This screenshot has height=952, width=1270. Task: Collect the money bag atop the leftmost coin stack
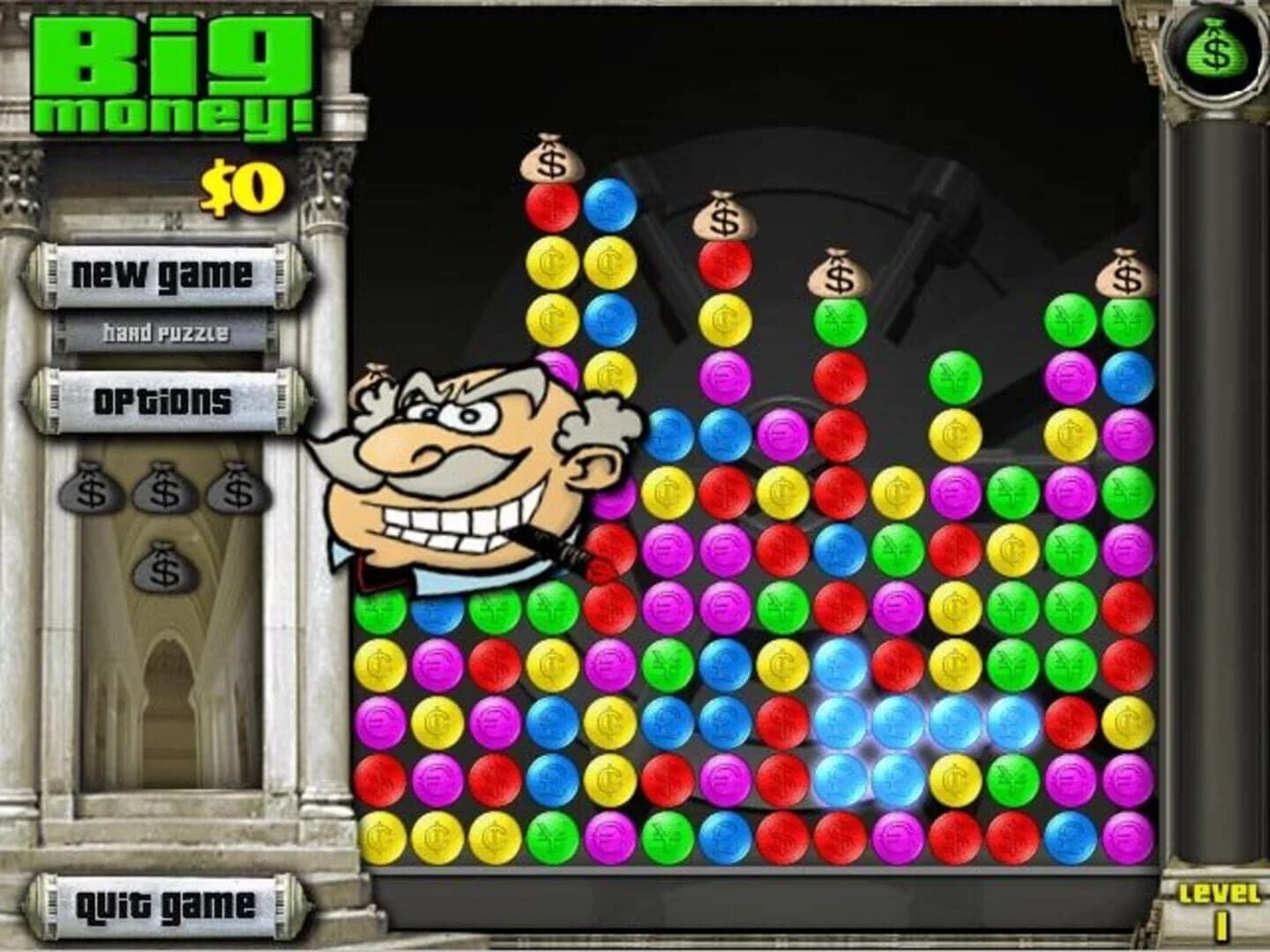[551, 159]
